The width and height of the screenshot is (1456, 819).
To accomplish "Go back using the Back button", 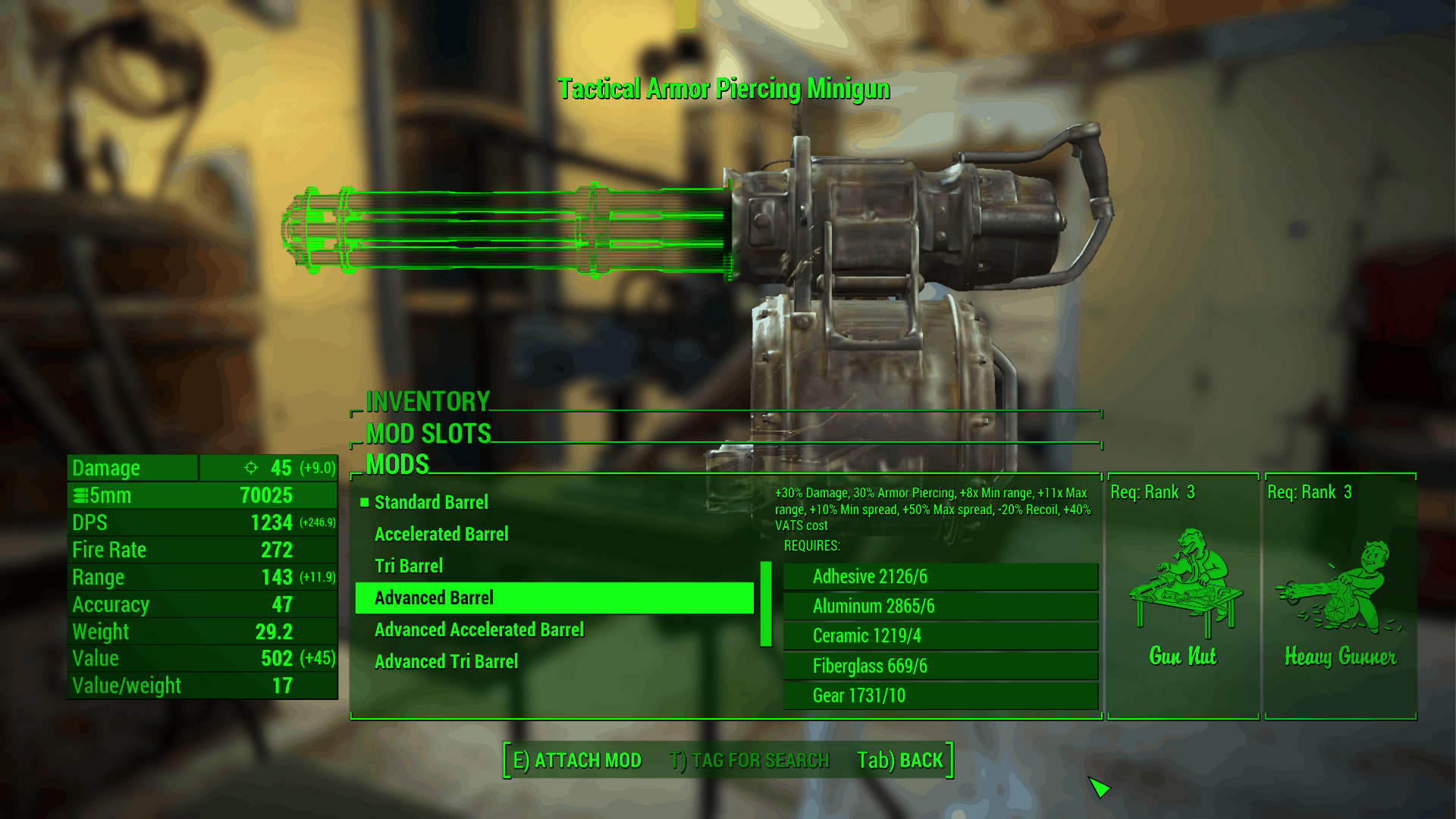I will click(x=900, y=761).
